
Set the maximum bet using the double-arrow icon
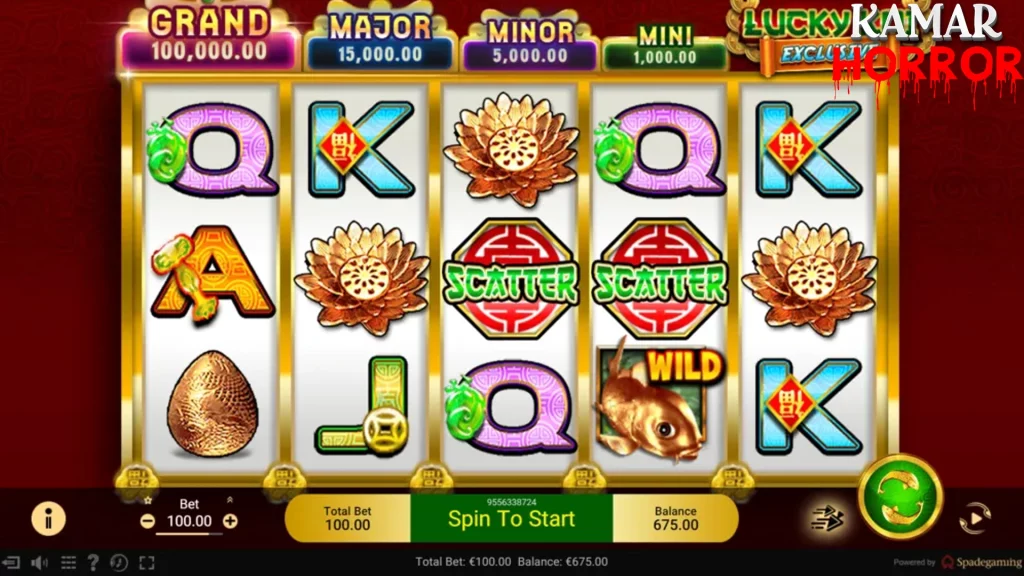[x=229, y=500]
